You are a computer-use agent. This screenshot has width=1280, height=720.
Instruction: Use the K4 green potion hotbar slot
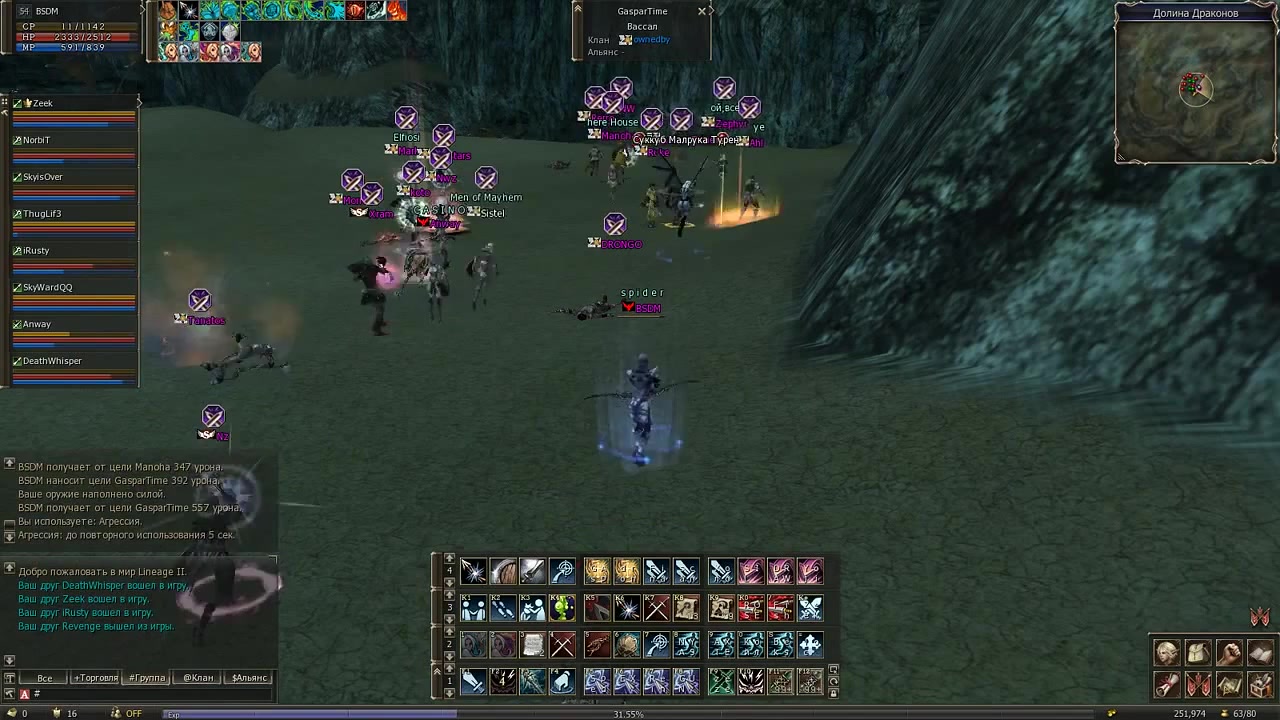563,607
